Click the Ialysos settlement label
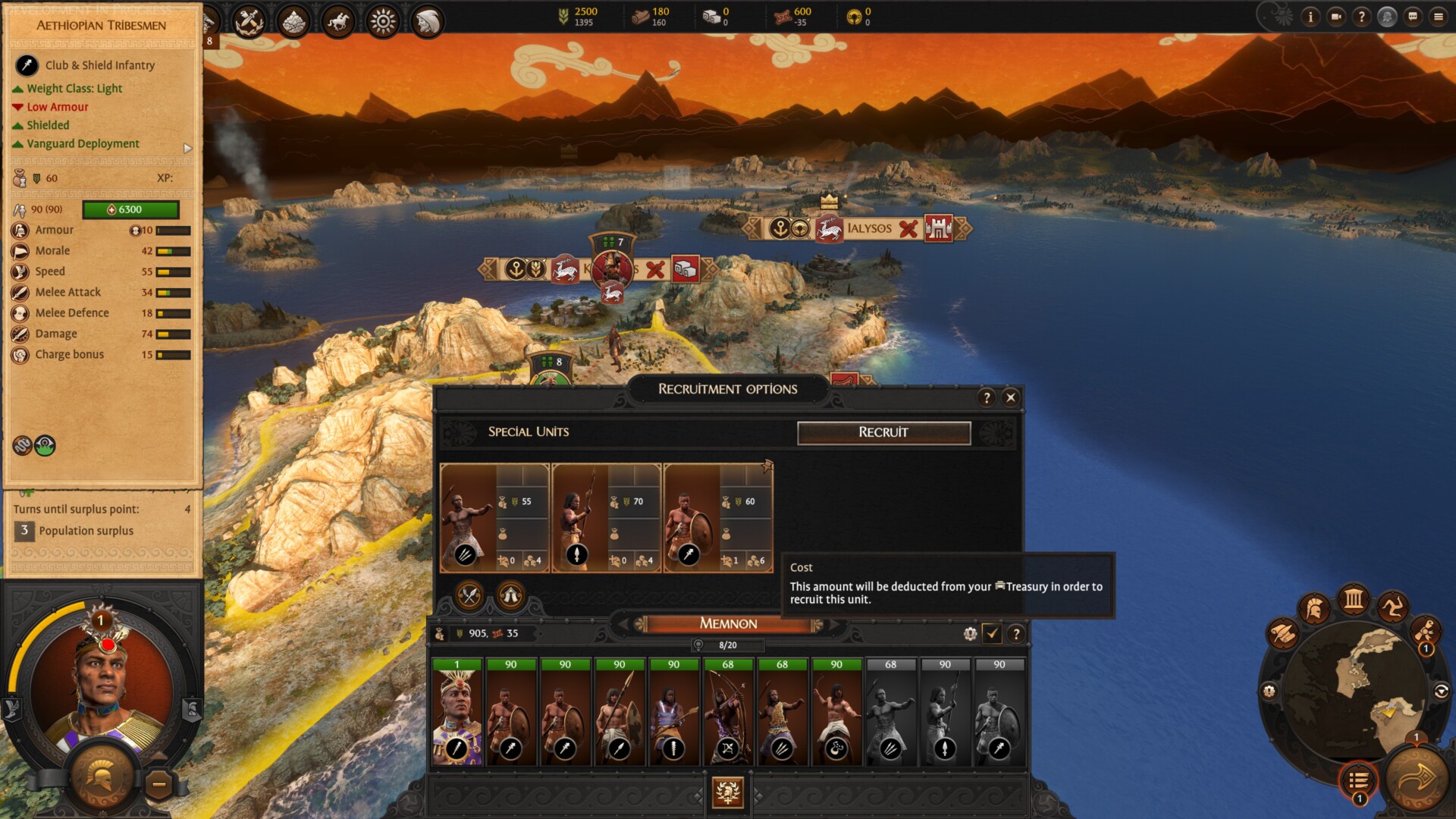Viewport: 1456px width, 819px height. point(869,228)
